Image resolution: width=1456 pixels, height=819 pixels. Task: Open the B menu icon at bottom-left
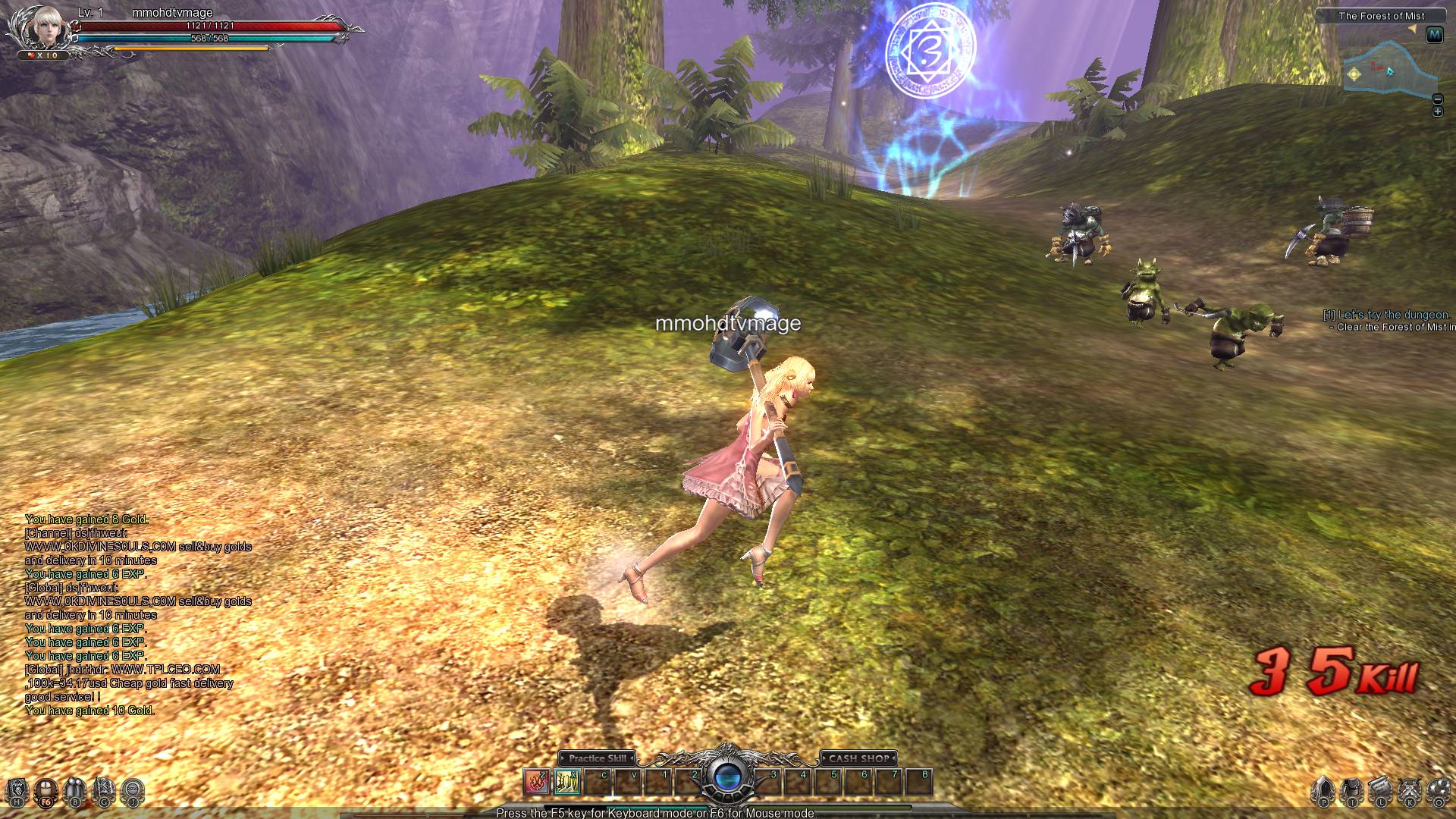75,792
